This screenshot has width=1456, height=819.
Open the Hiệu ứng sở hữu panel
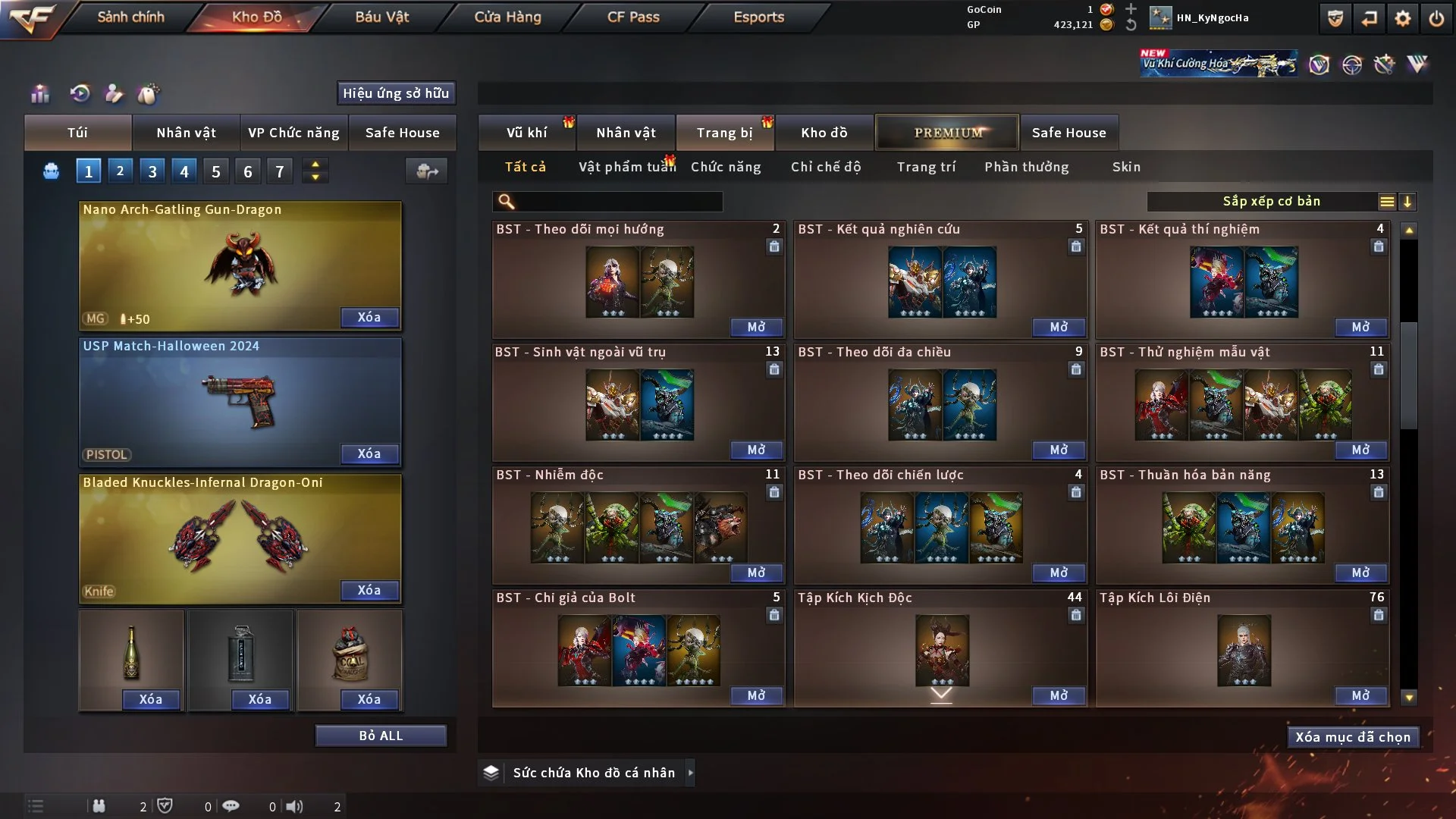click(396, 93)
